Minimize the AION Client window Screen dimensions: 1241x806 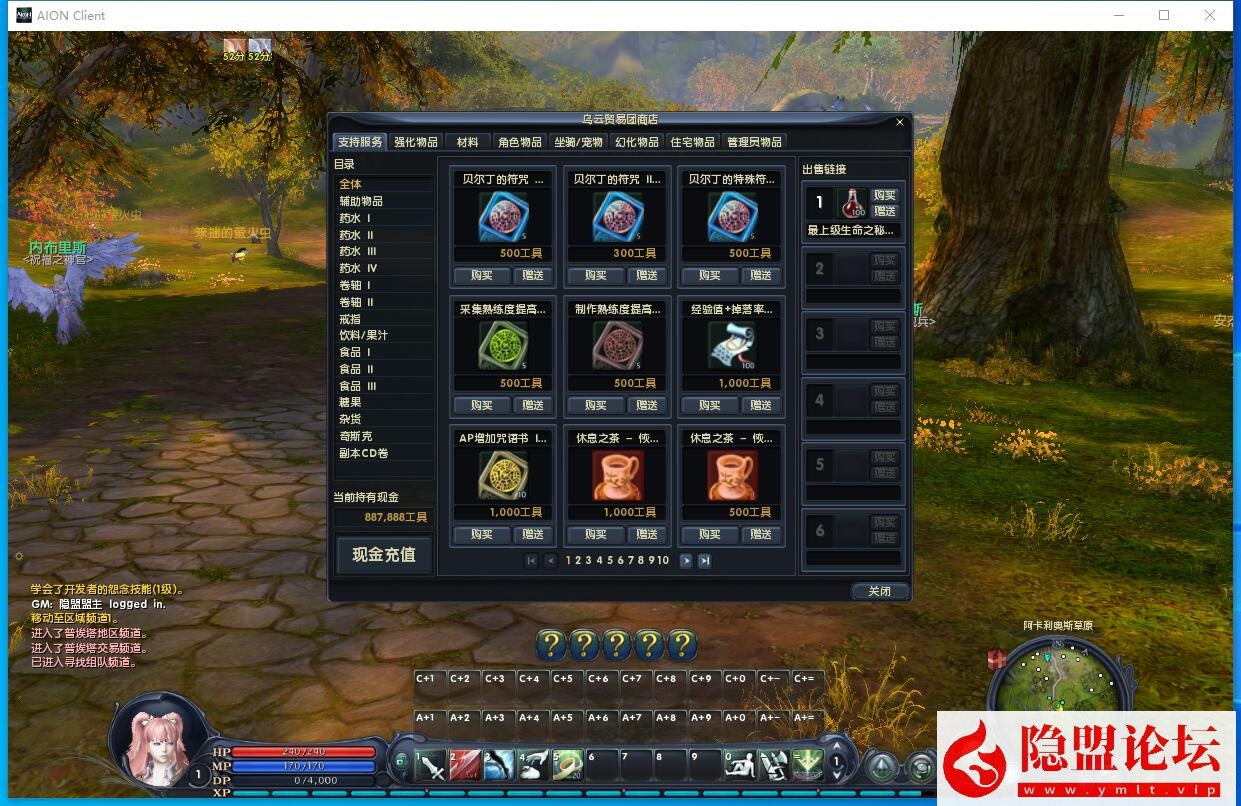pos(1117,15)
